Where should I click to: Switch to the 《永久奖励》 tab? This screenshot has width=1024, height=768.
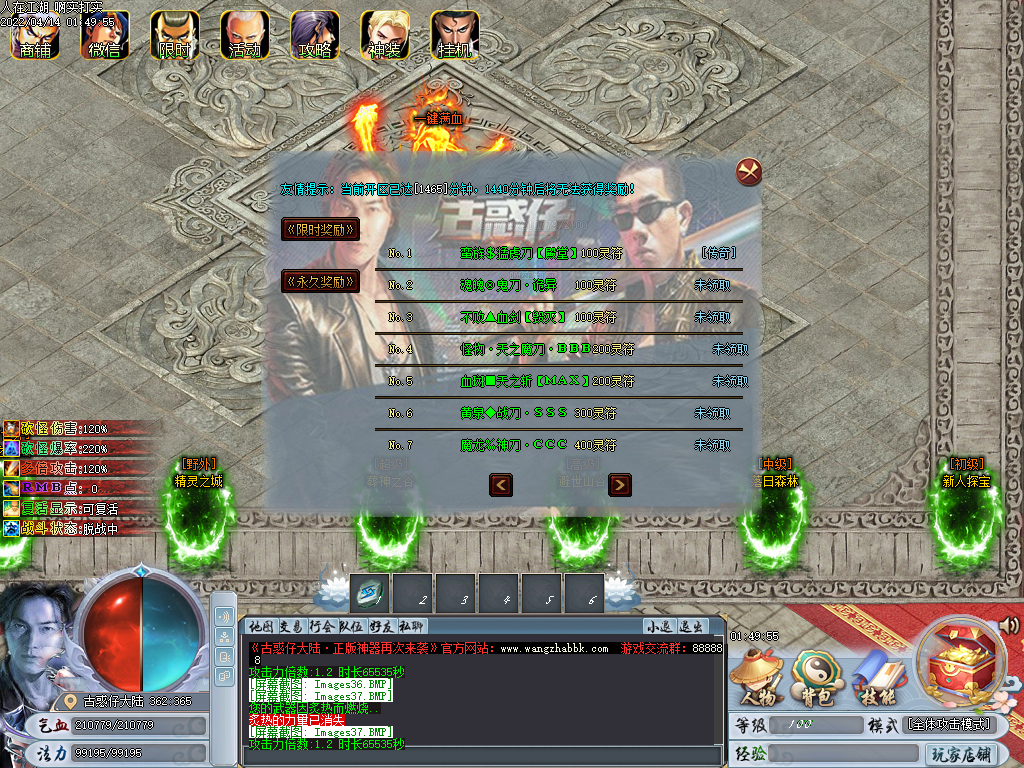320,281
